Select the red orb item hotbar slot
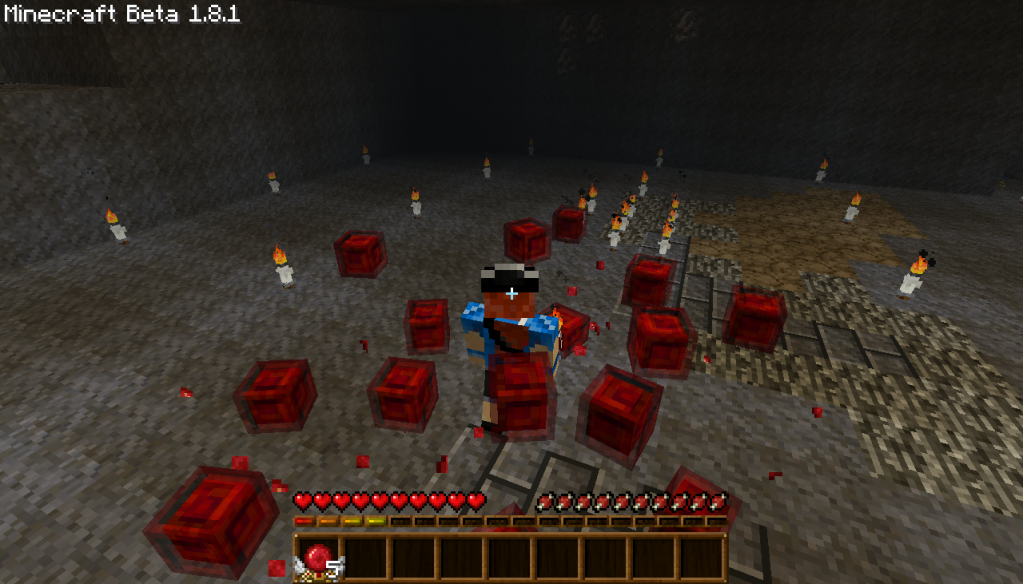1023x584 pixels. [318, 558]
